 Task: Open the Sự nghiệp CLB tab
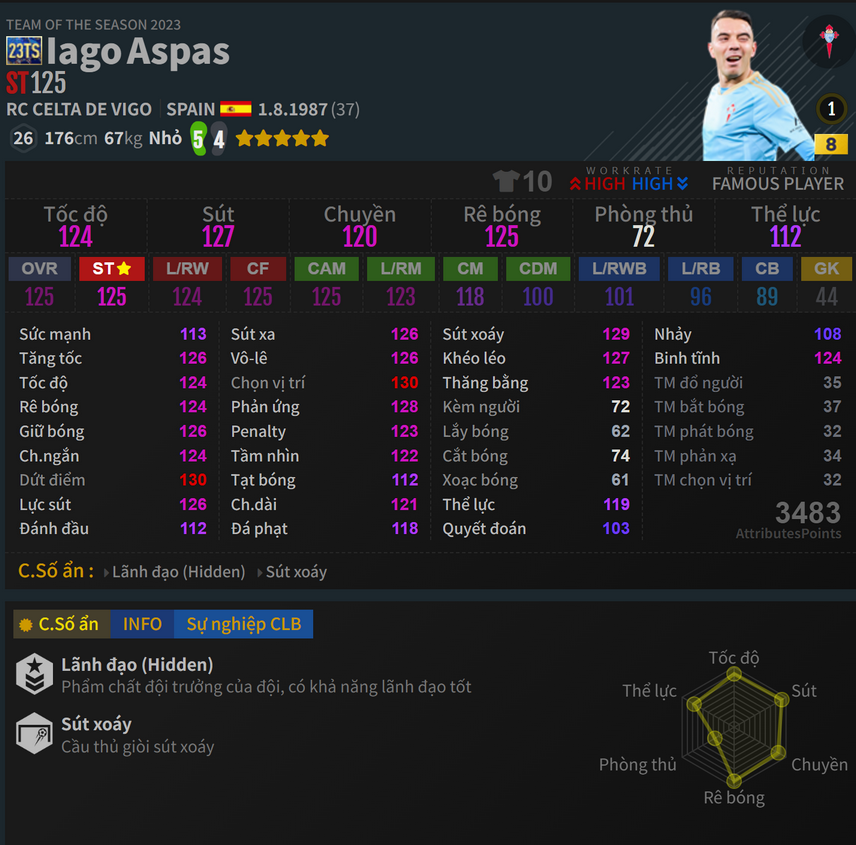tap(243, 624)
